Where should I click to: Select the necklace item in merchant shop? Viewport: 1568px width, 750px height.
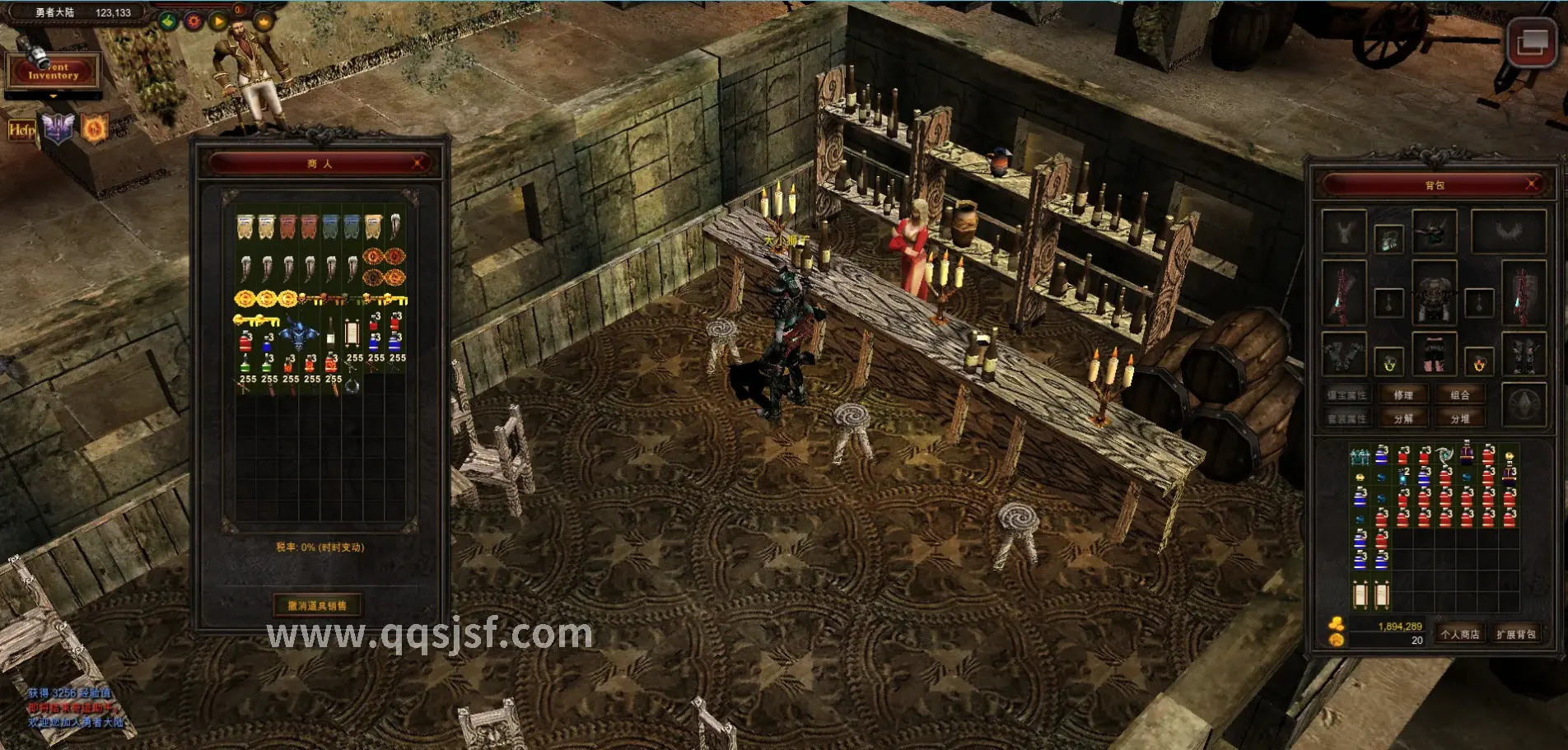pos(352,384)
